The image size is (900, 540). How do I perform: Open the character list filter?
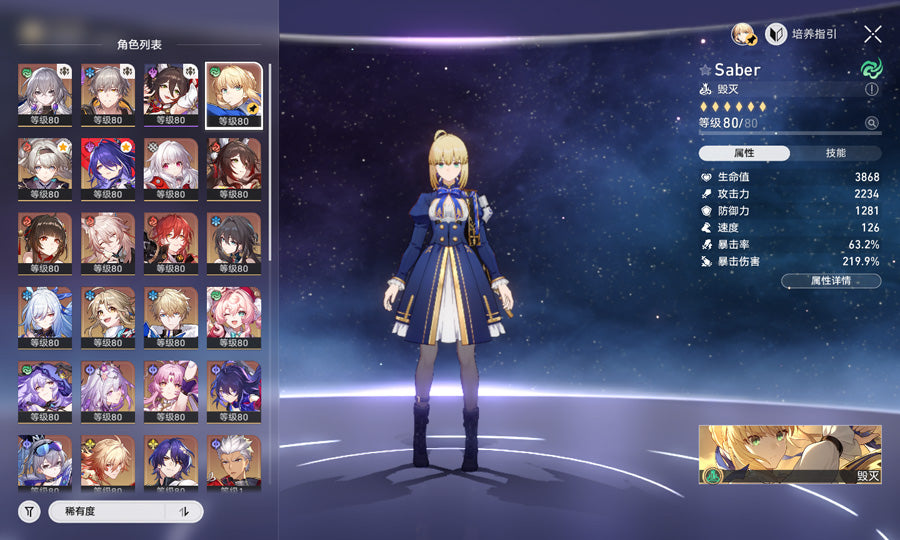click(x=29, y=512)
